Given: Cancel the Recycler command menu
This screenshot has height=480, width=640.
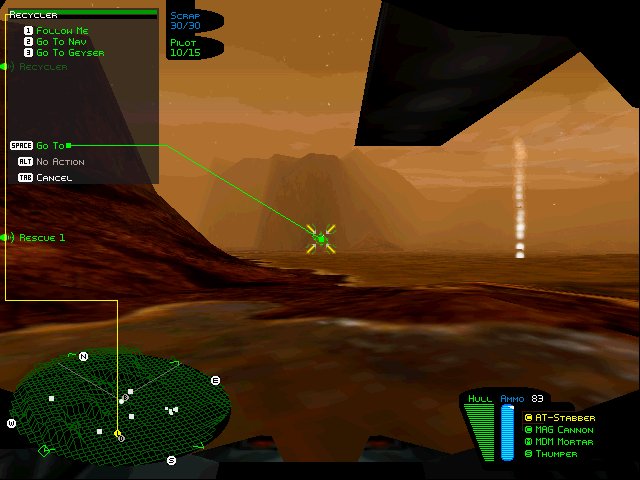Looking at the screenshot, I should click(53, 178).
